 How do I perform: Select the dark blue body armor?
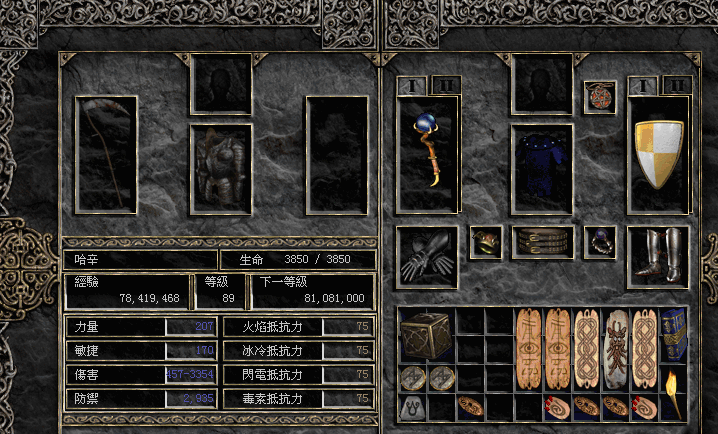(542, 168)
